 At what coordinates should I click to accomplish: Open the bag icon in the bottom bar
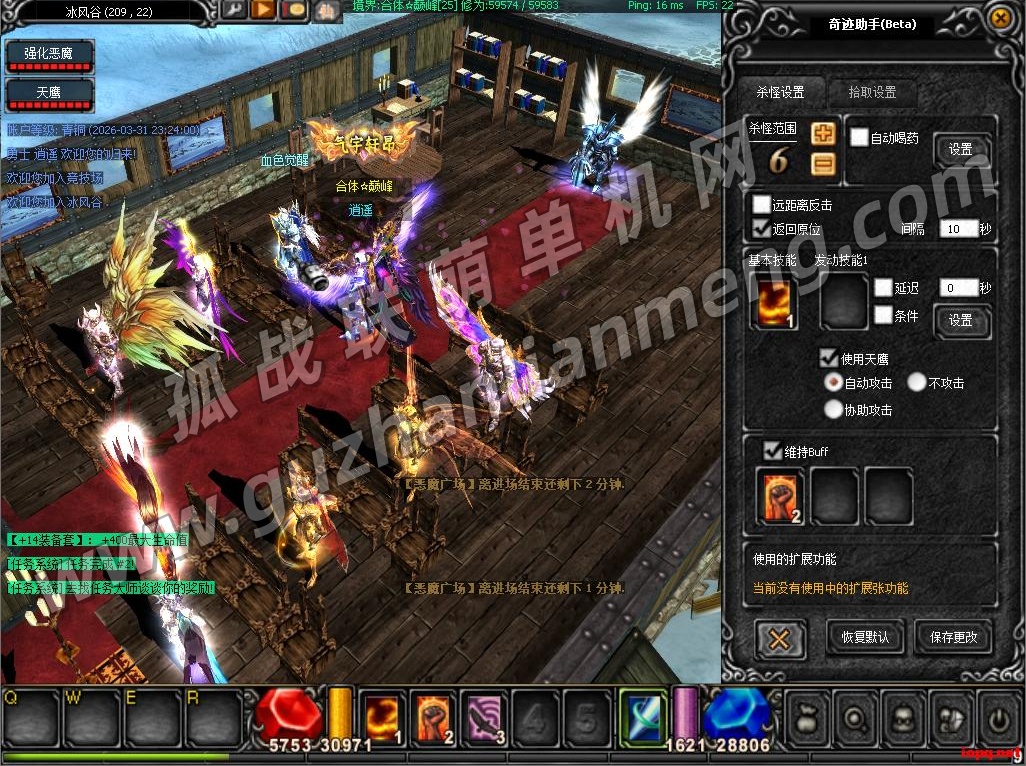pyautogui.click(x=808, y=717)
